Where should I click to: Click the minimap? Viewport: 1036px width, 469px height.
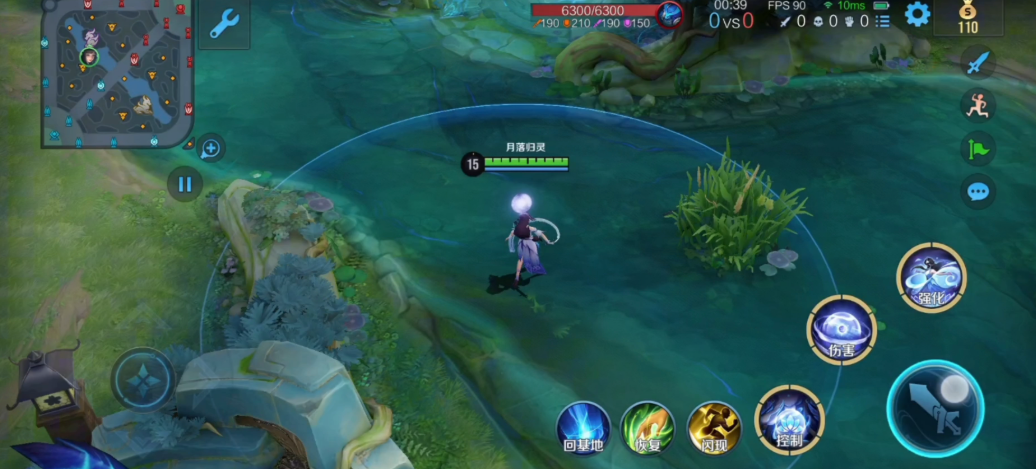click(x=117, y=73)
